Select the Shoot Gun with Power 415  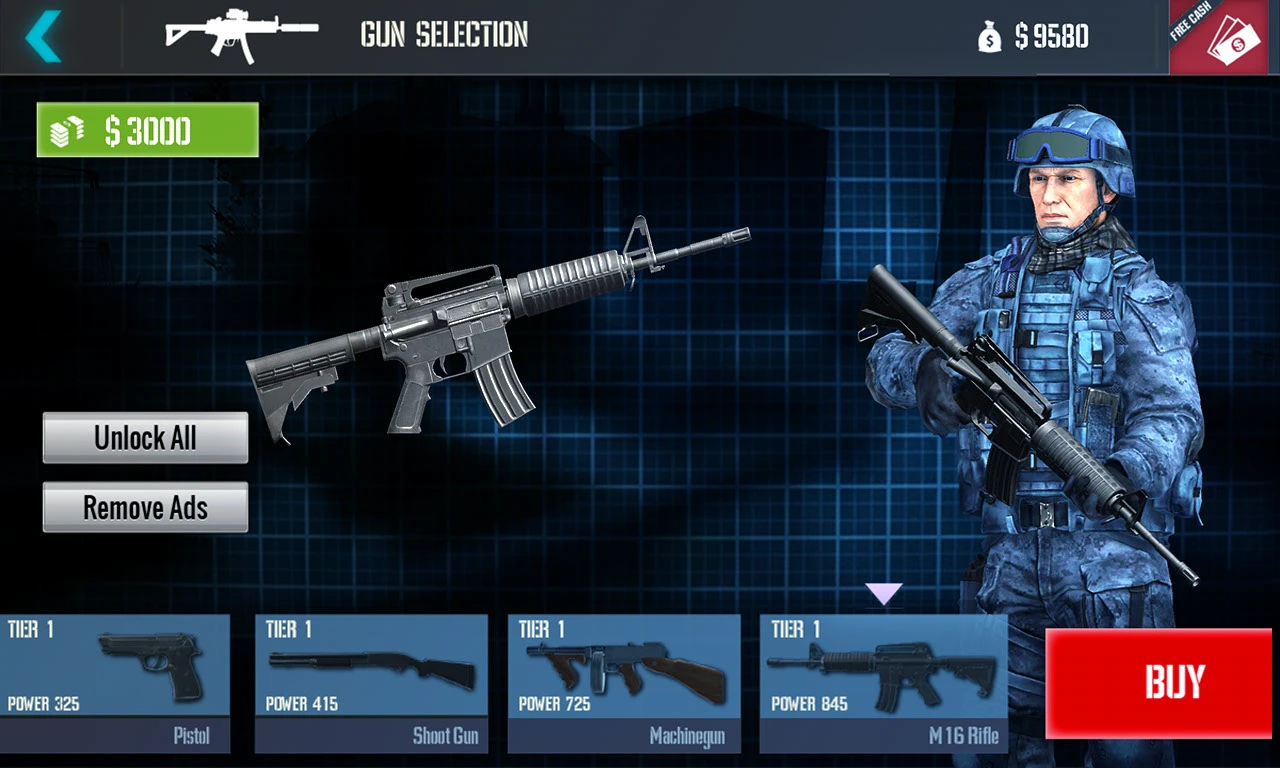[x=371, y=670]
